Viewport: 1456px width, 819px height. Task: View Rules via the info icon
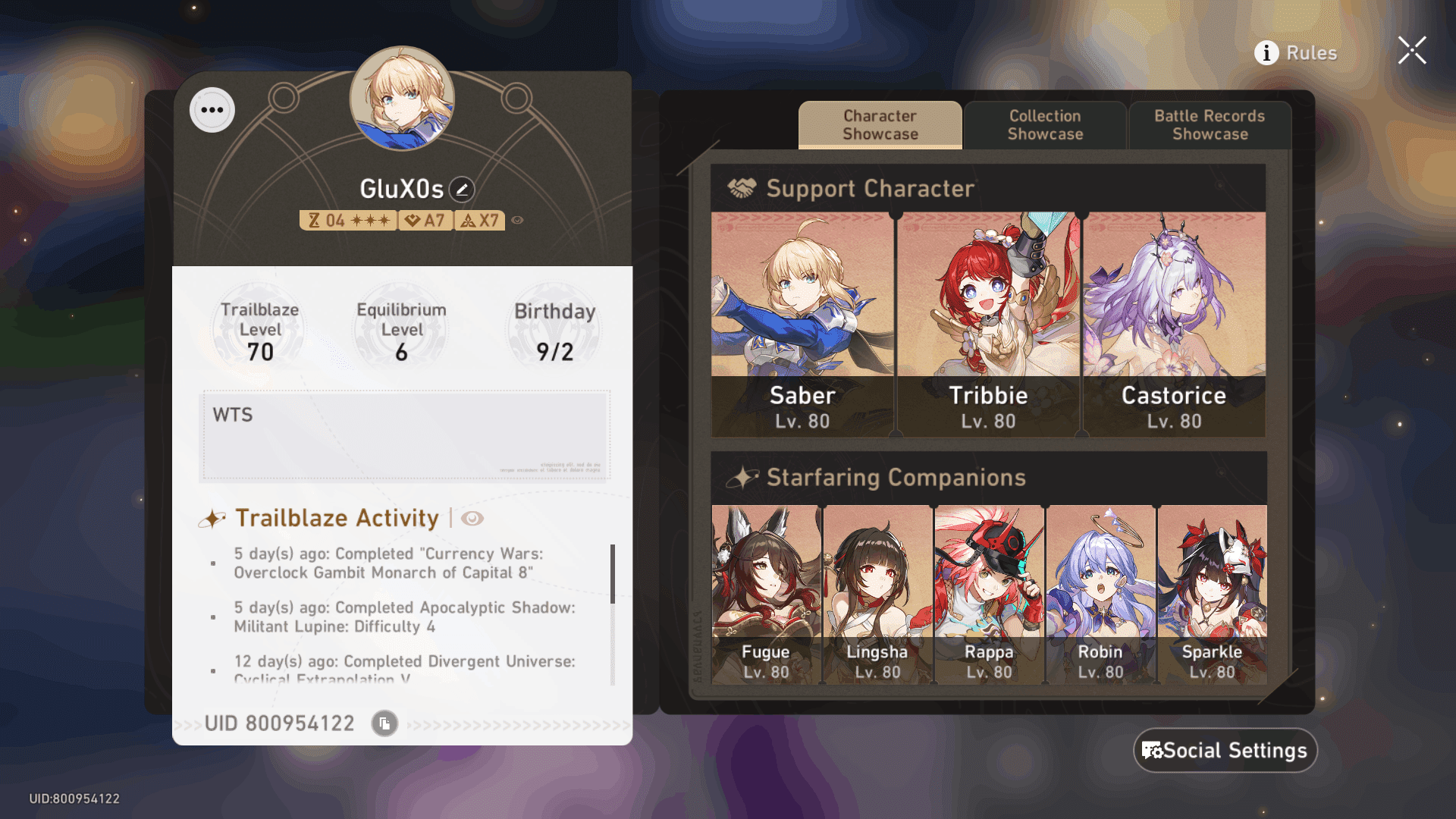click(x=1265, y=53)
